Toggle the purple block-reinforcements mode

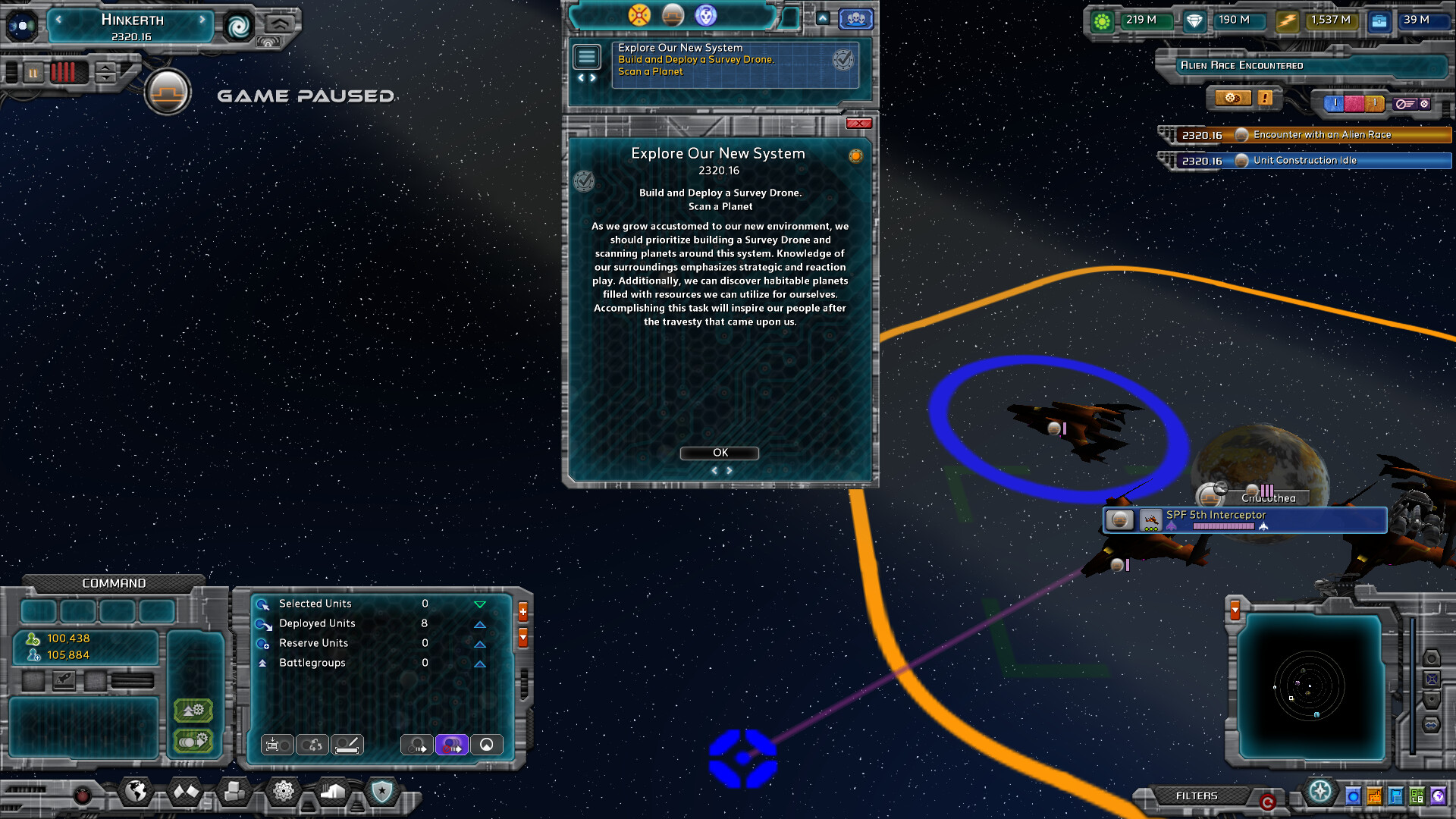pyautogui.click(x=452, y=745)
